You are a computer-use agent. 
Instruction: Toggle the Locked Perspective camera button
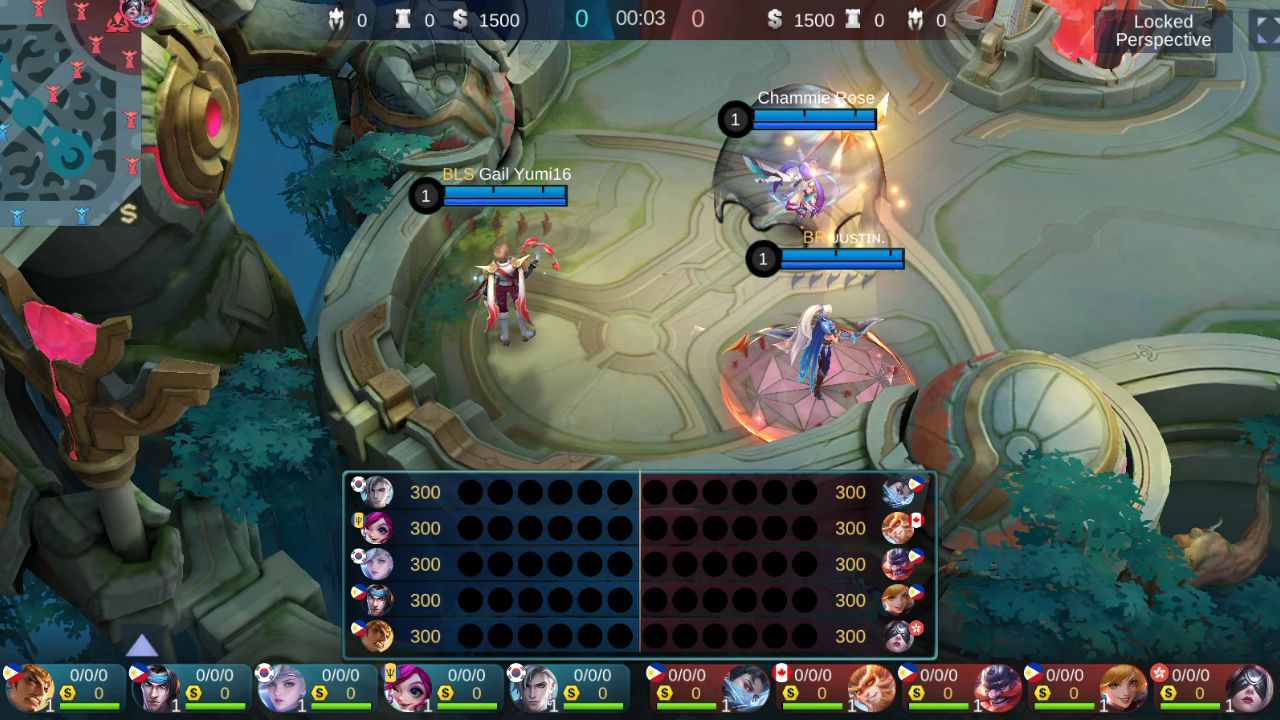(1163, 31)
